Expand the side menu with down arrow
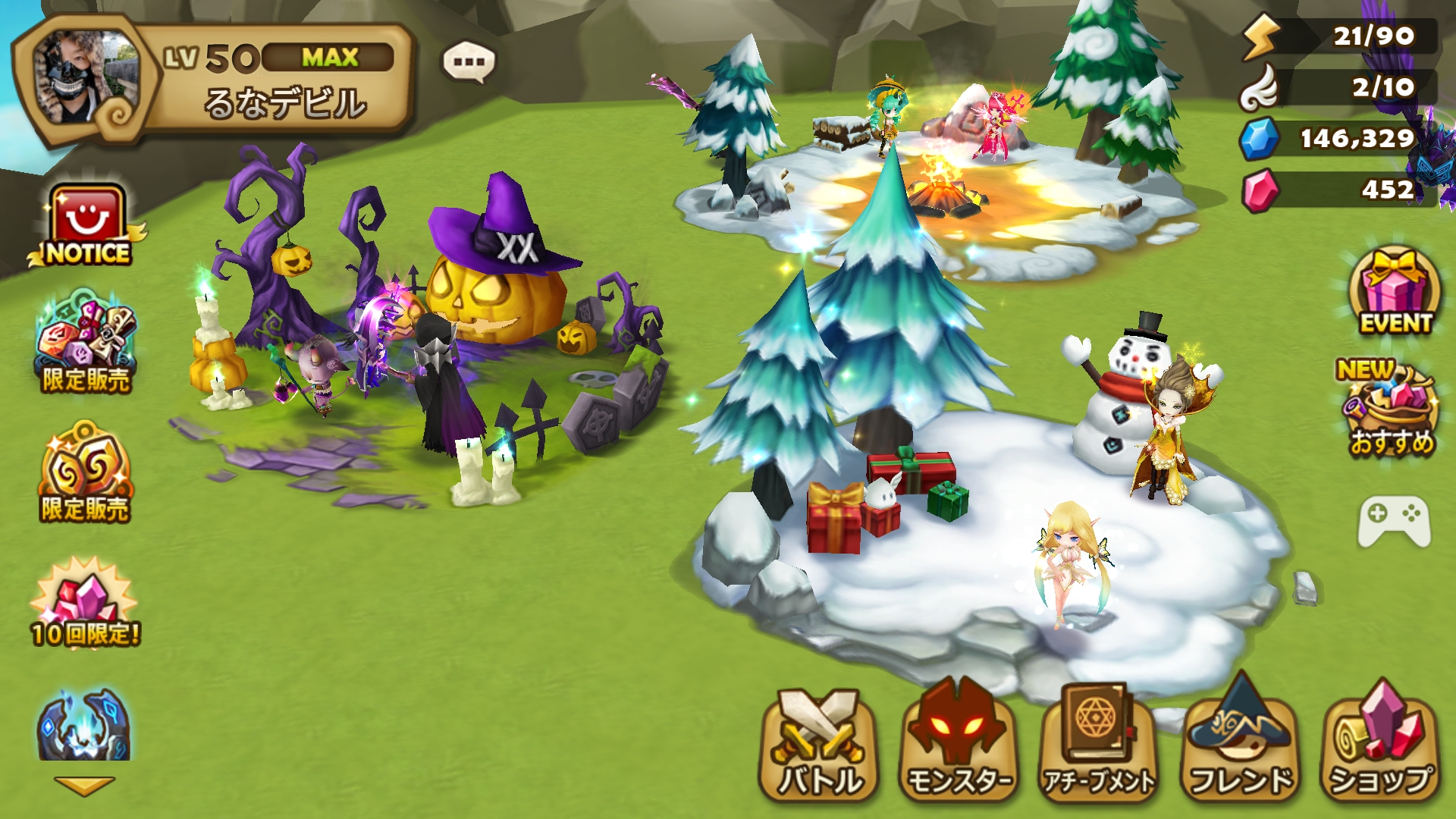This screenshot has width=1456, height=819. click(84, 786)
